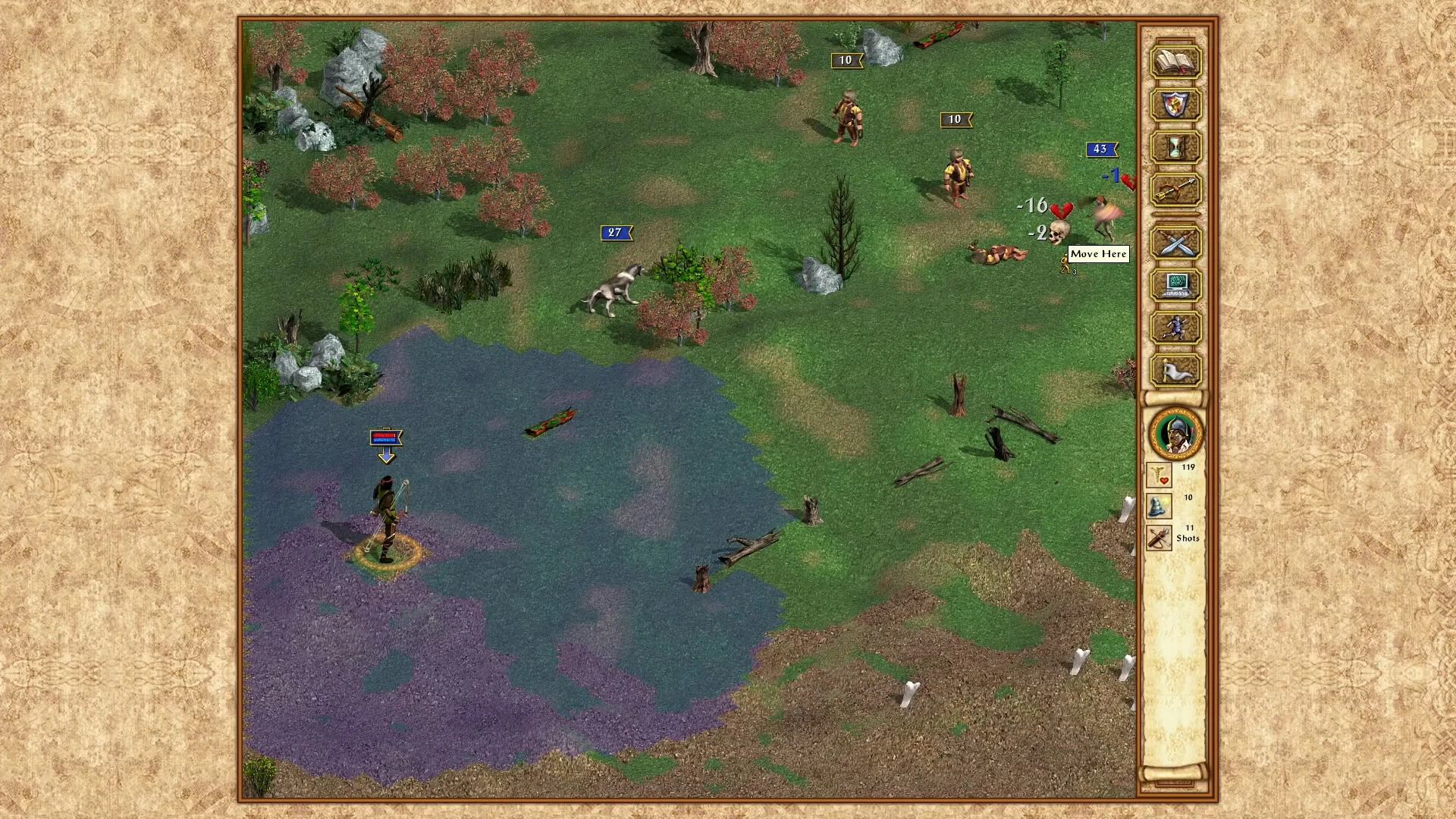
Task: Click the Move Here command
Action: click(1099, 254)
